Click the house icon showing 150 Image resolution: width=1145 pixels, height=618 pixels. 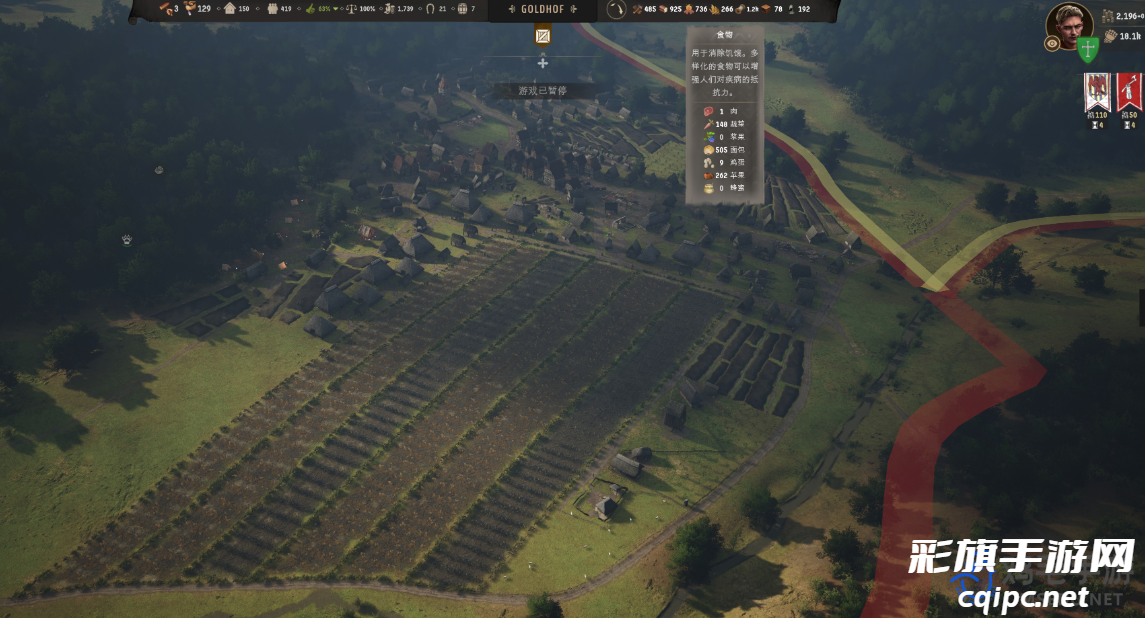coord(230,9)
